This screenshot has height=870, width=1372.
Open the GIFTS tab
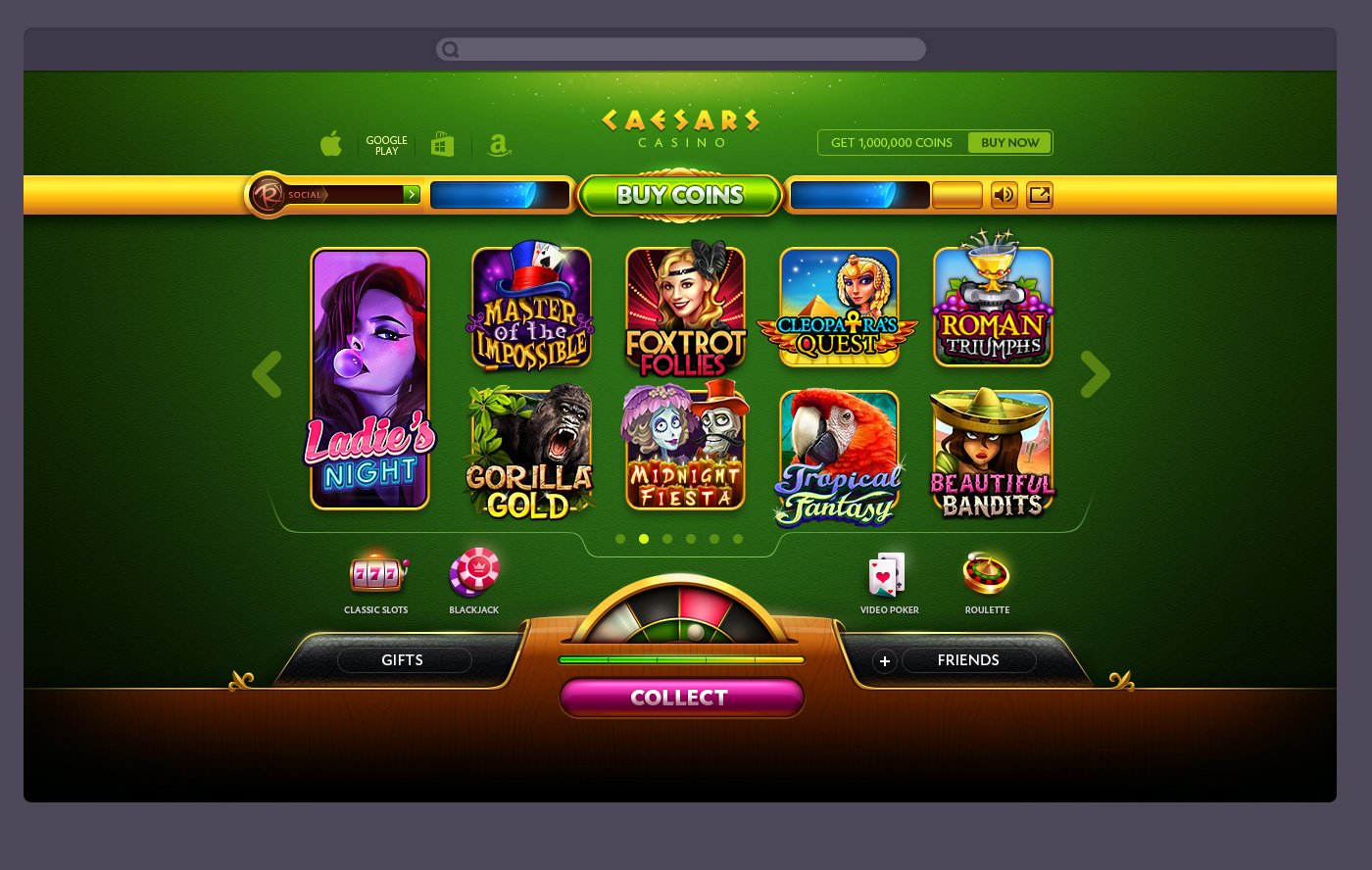pyautogui.click(x=403, y=660)
